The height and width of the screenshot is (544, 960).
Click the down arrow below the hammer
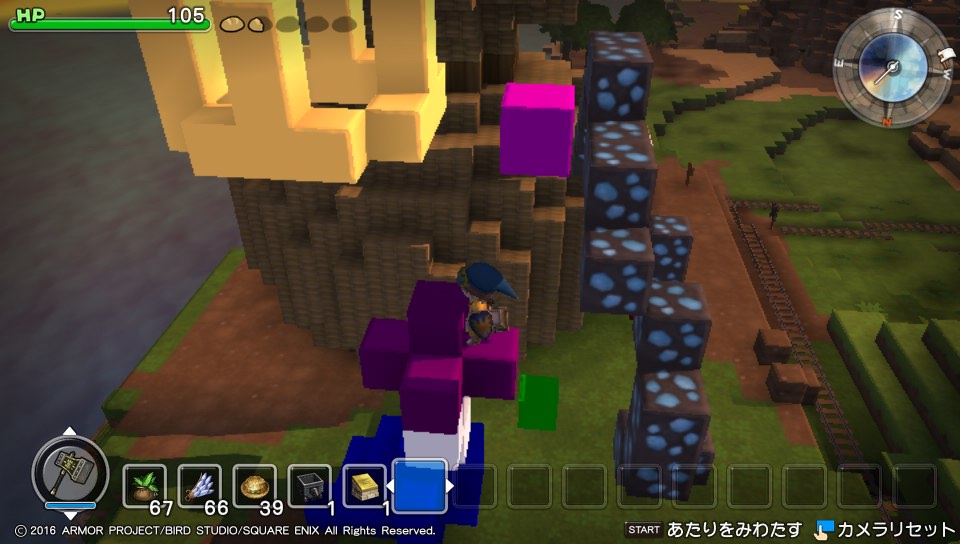(x=69, y=516)
